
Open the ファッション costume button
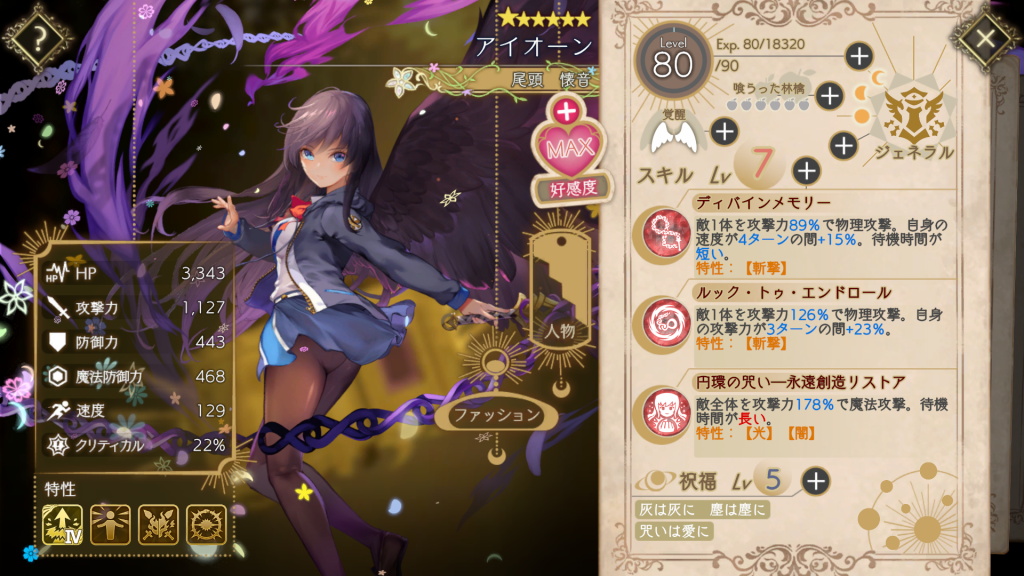pos(496,415)
